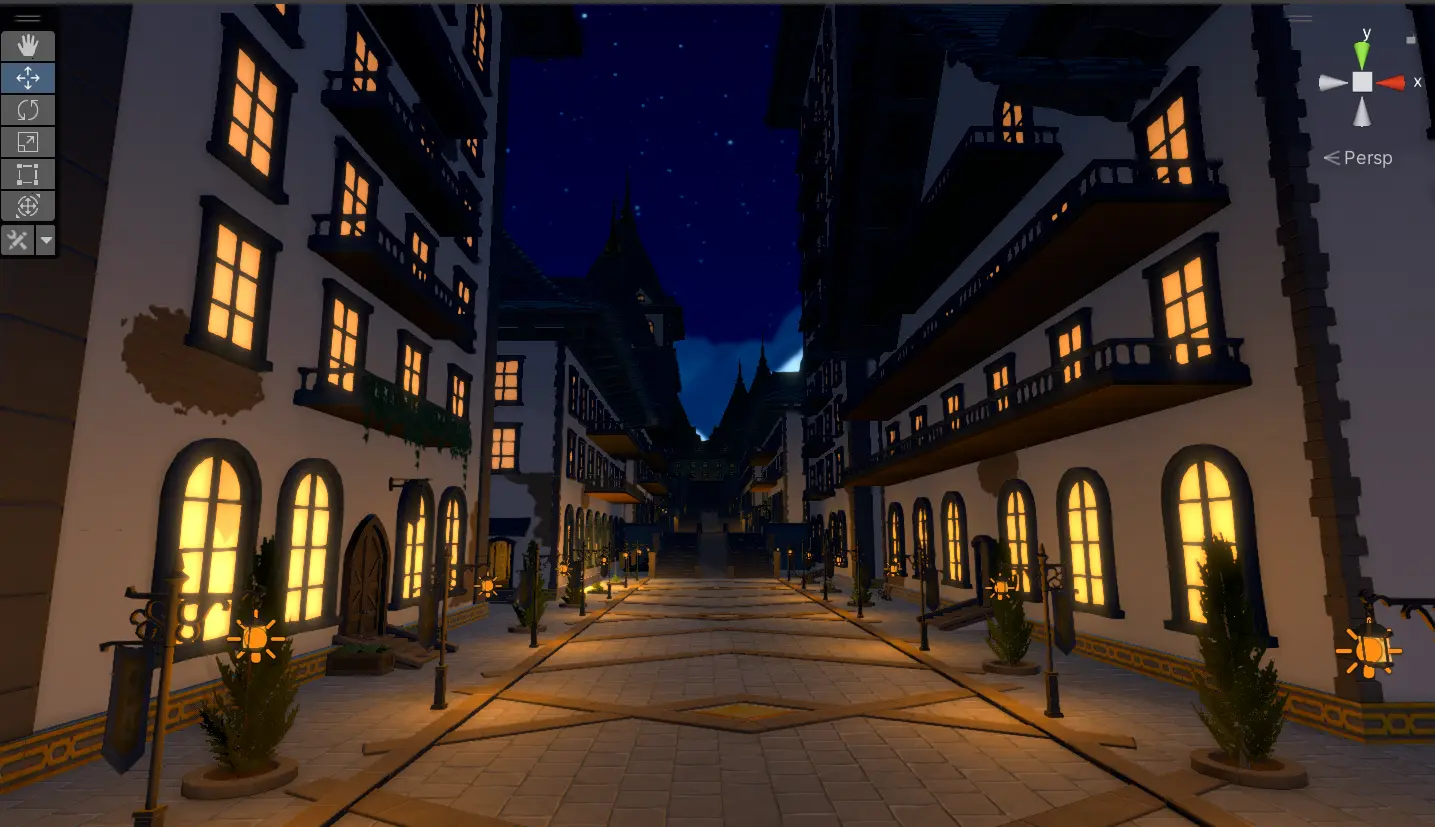Select the Rect tool with dashed square
This screenshot has width=1435, height=827.
point(28,174)
